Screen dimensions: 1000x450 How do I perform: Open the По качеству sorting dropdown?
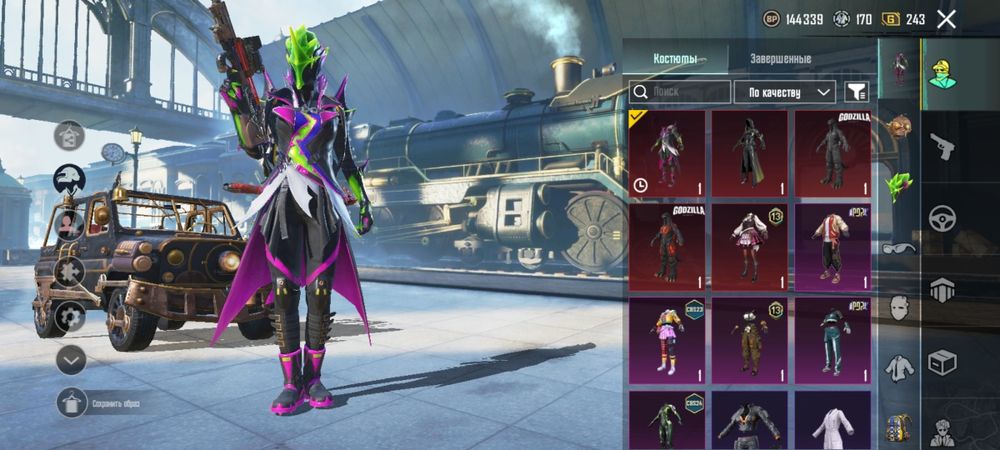click(784, 92)
